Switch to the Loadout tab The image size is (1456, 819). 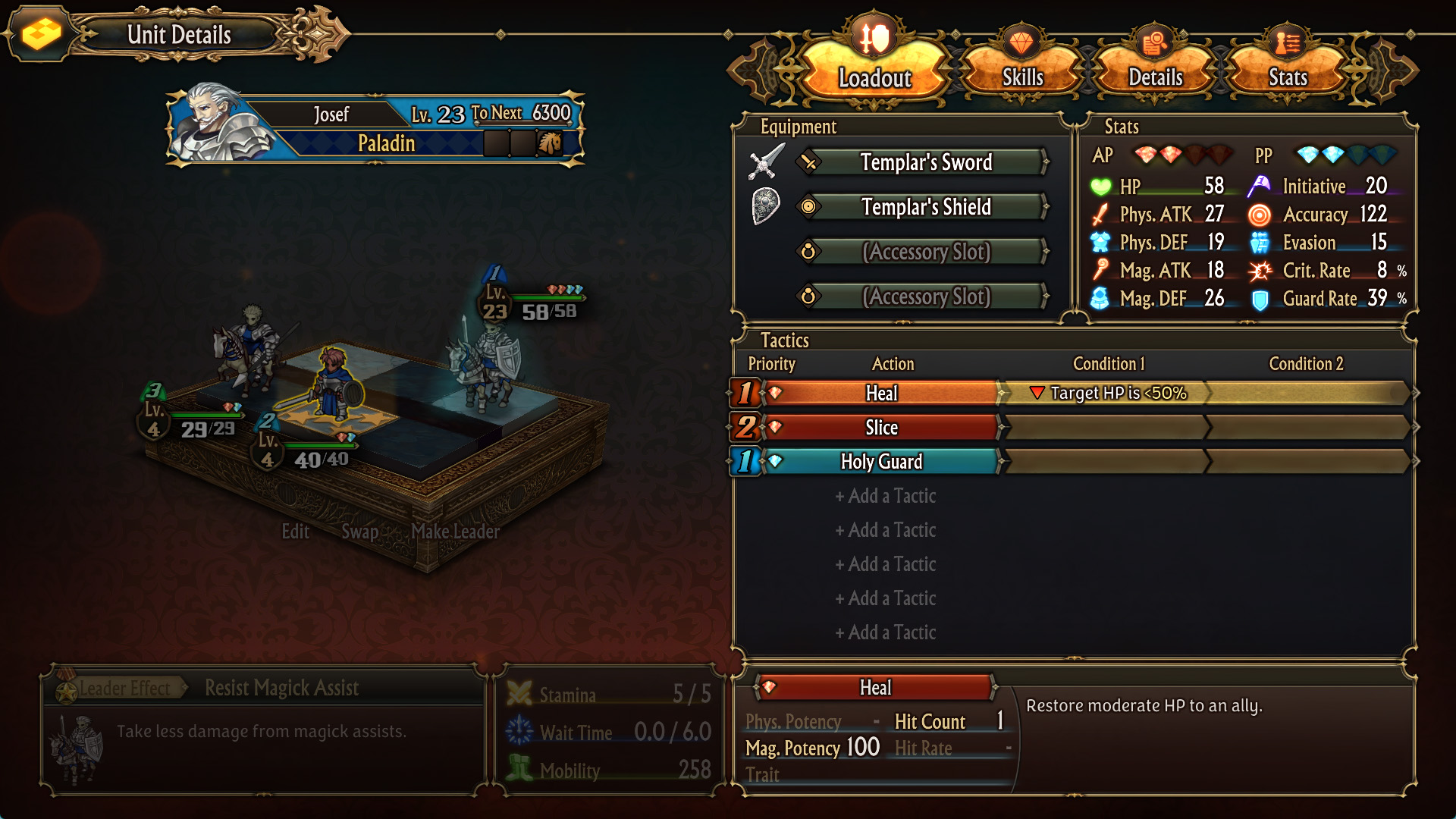(874, 70)
